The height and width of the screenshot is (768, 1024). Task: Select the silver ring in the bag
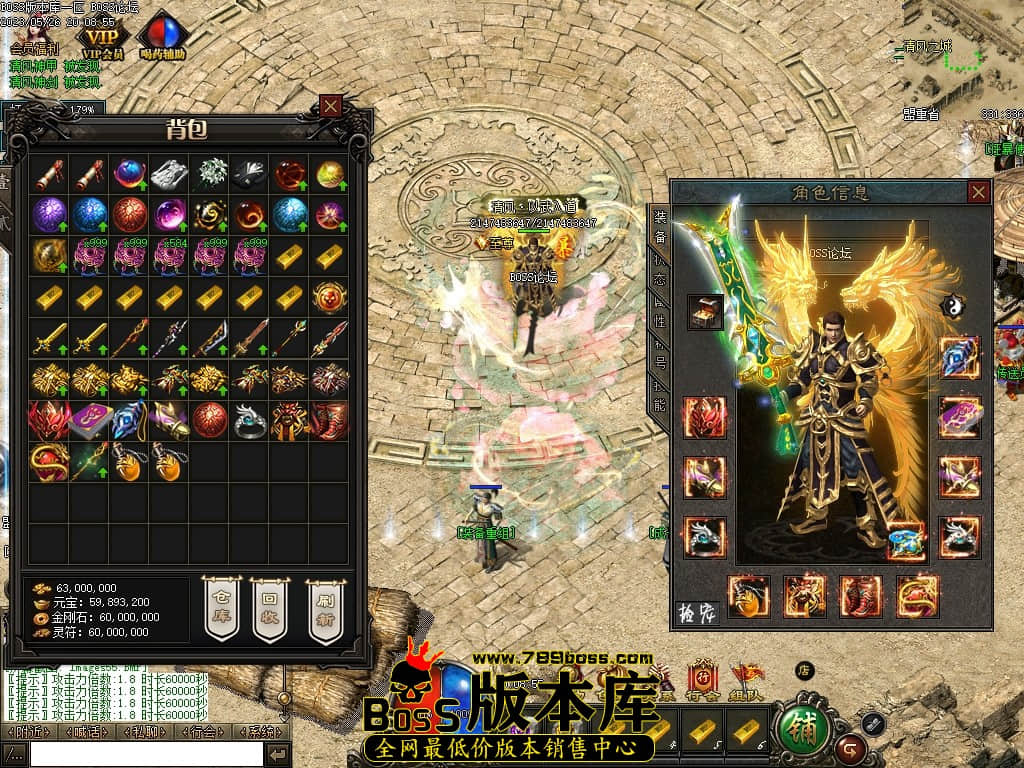[x=249, y=421]
